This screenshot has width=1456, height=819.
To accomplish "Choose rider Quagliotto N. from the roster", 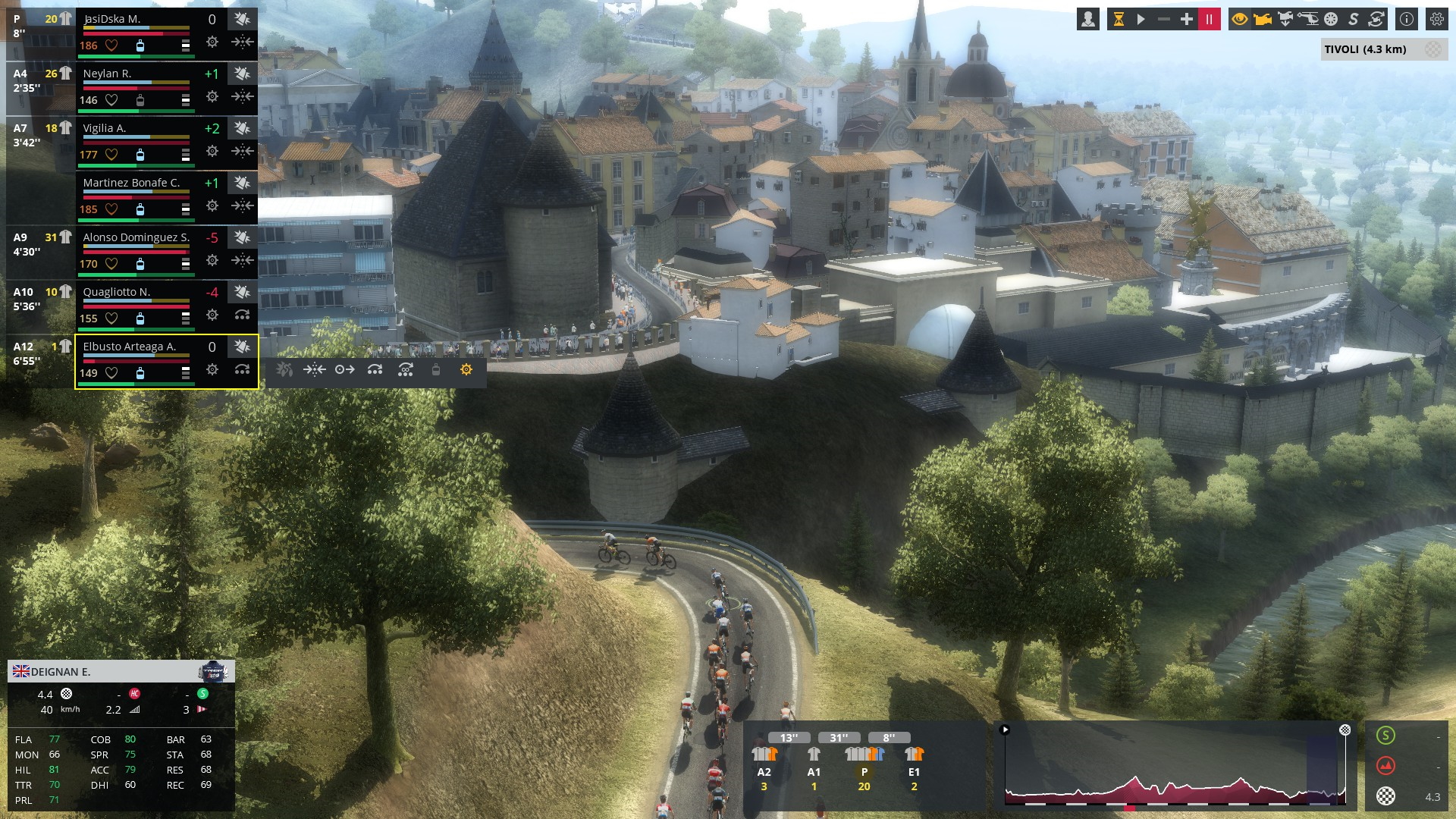I will tap(117, 292).
